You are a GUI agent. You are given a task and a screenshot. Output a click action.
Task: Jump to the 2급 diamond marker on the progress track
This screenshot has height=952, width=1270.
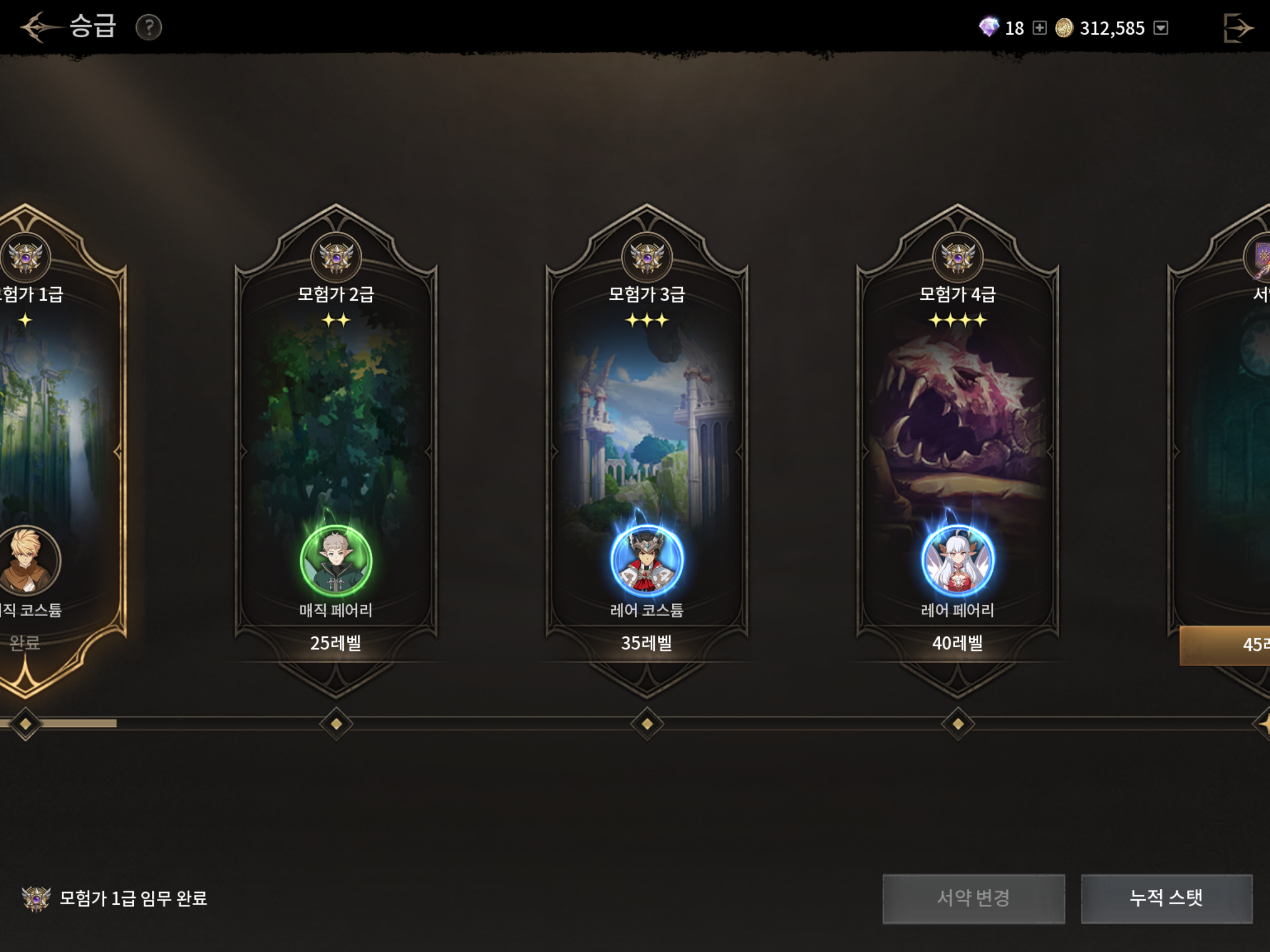(x=336, y=723)
